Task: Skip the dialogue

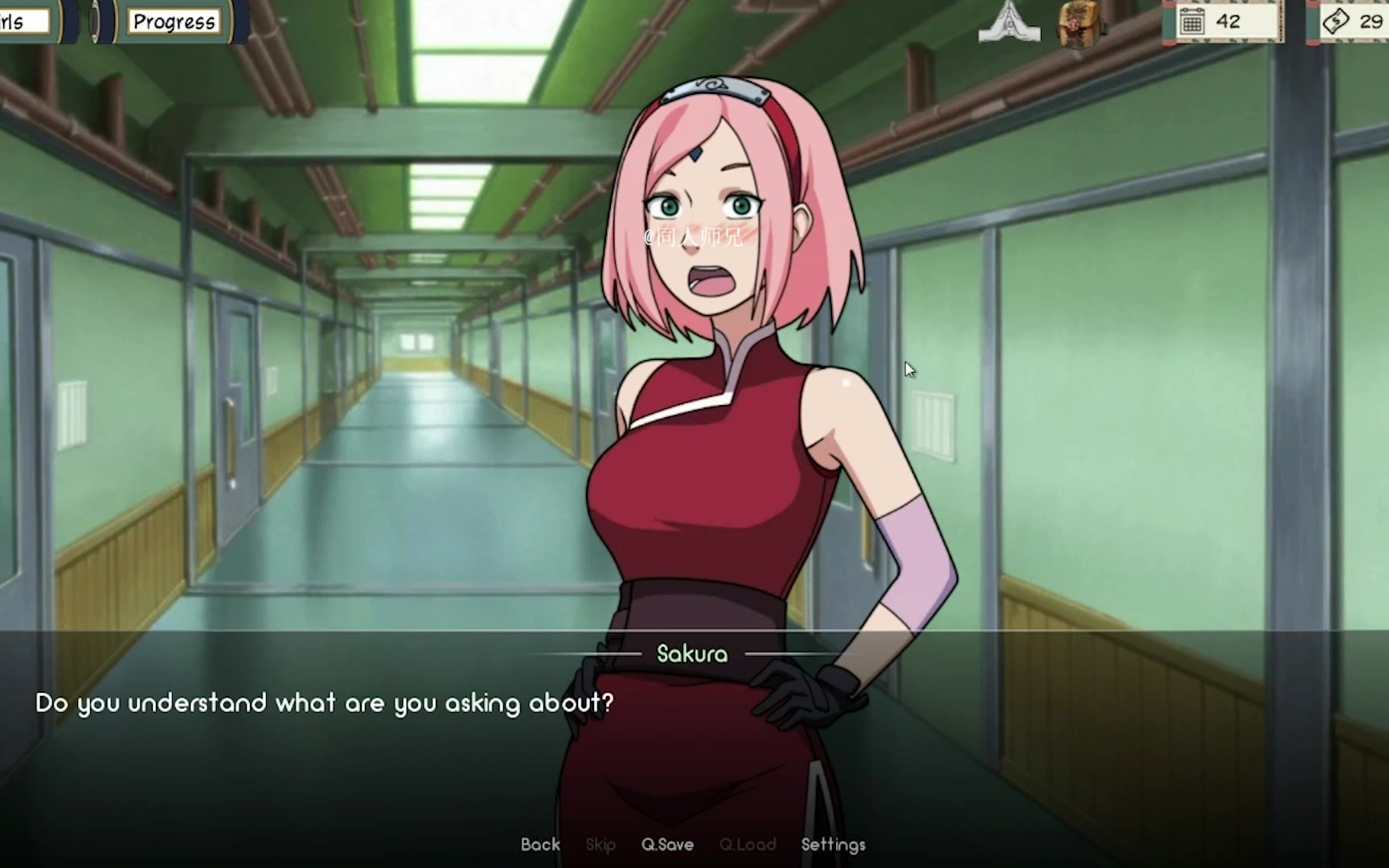Action: point(600,845)
